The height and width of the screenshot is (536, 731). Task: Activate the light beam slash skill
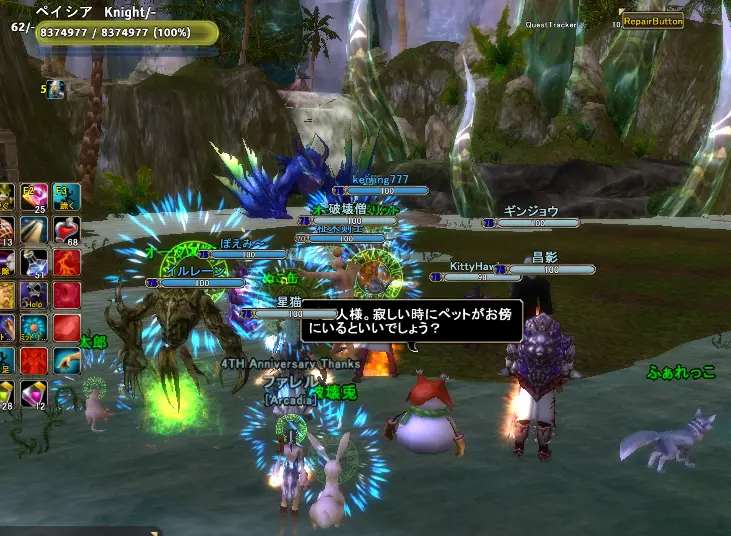coord(34,230)
